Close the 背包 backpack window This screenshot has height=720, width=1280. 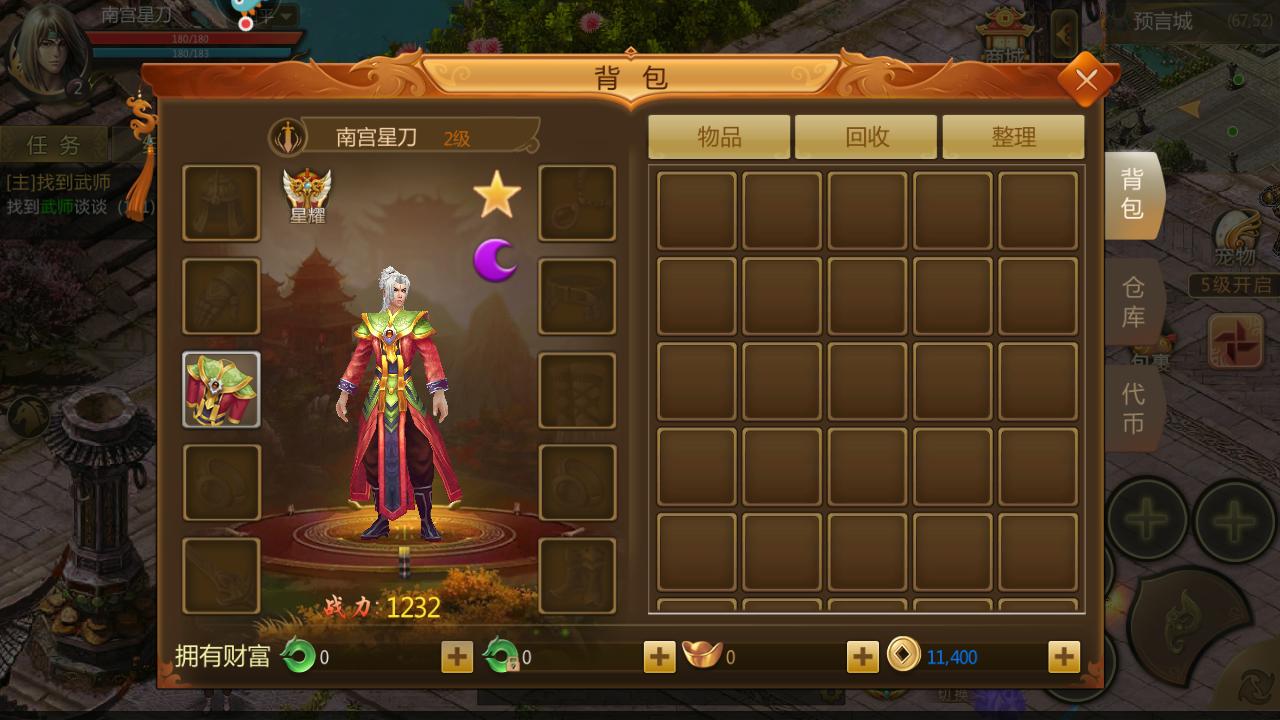click(x=1086, y=80)
